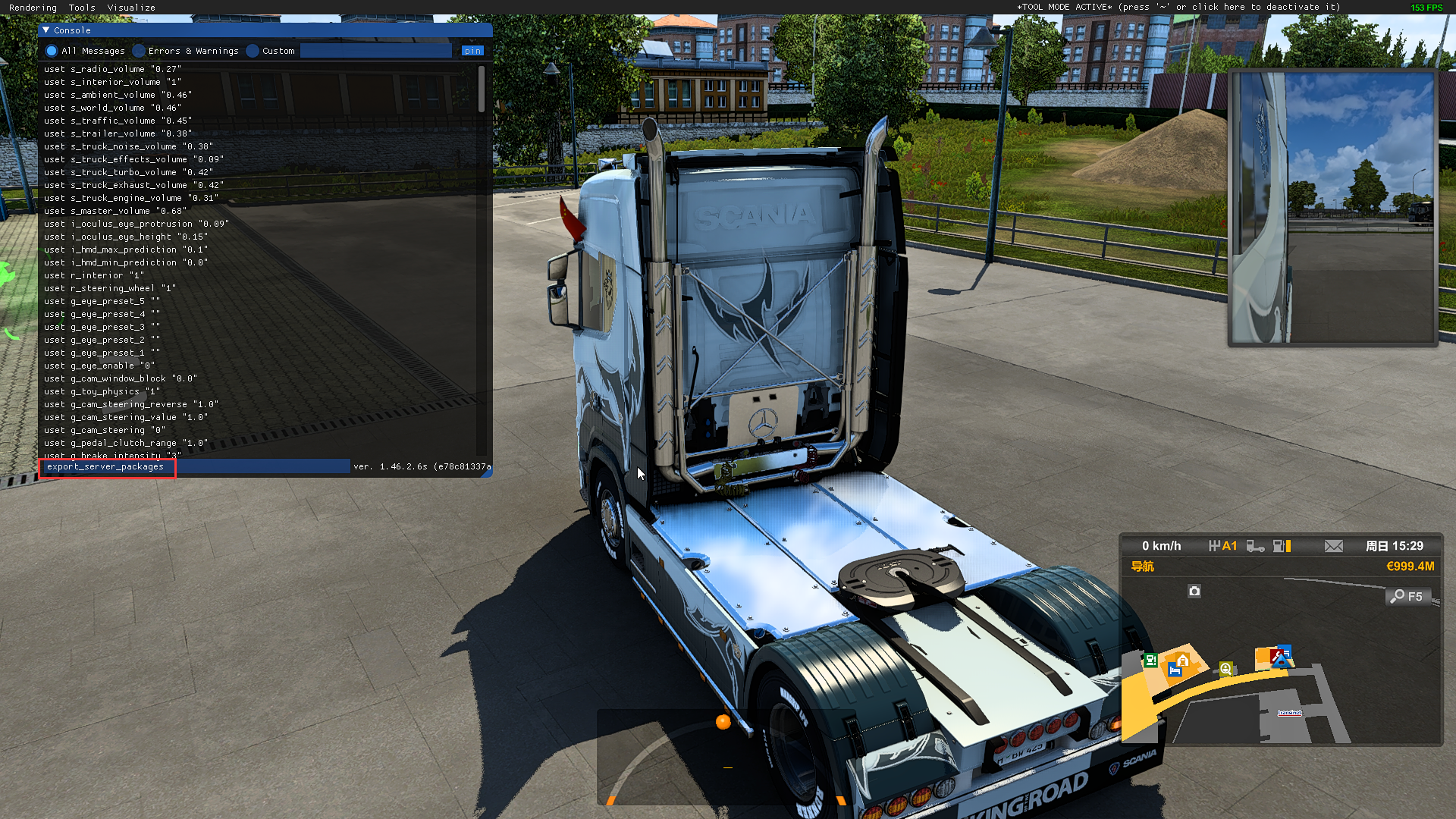Click the custom filter text field

point(376,51)
